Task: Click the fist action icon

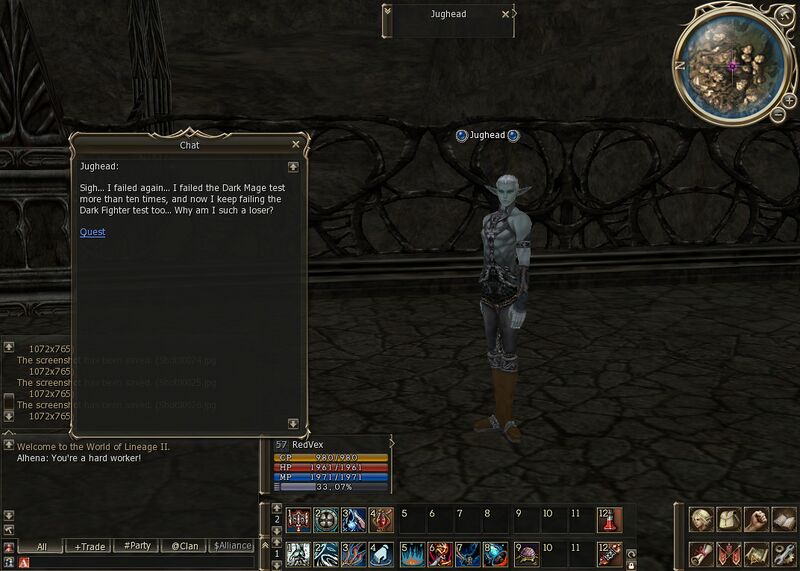Action: 757,520
